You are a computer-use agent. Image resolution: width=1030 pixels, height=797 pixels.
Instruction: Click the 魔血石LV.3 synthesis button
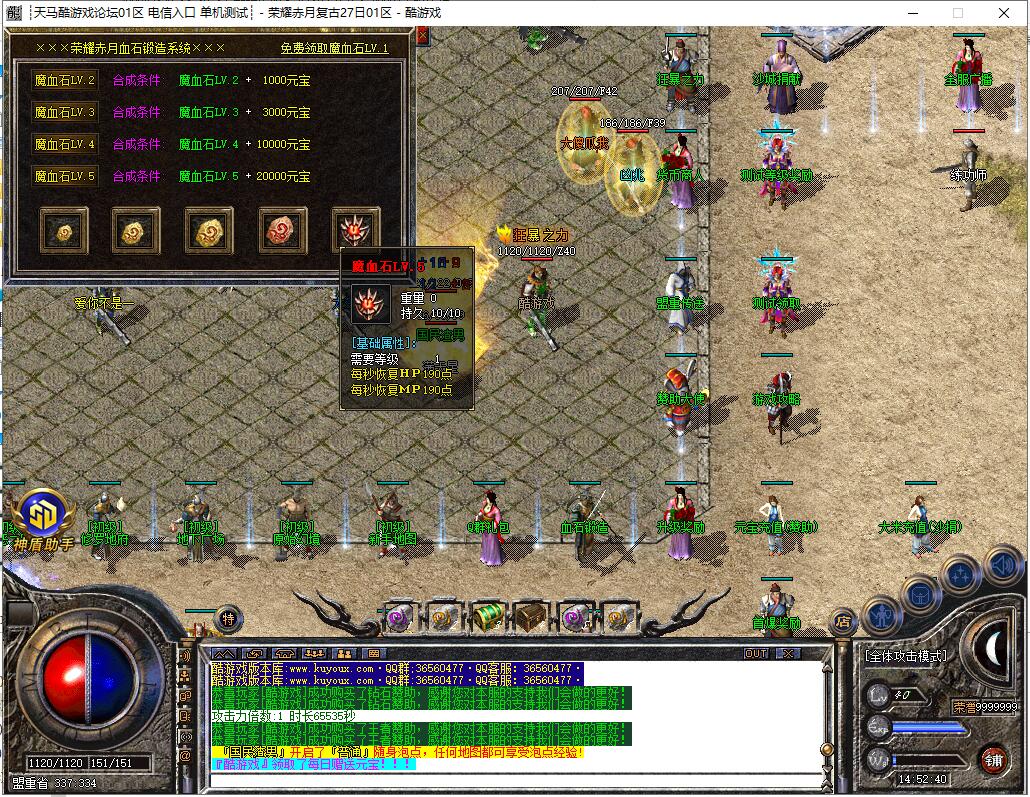64,113
